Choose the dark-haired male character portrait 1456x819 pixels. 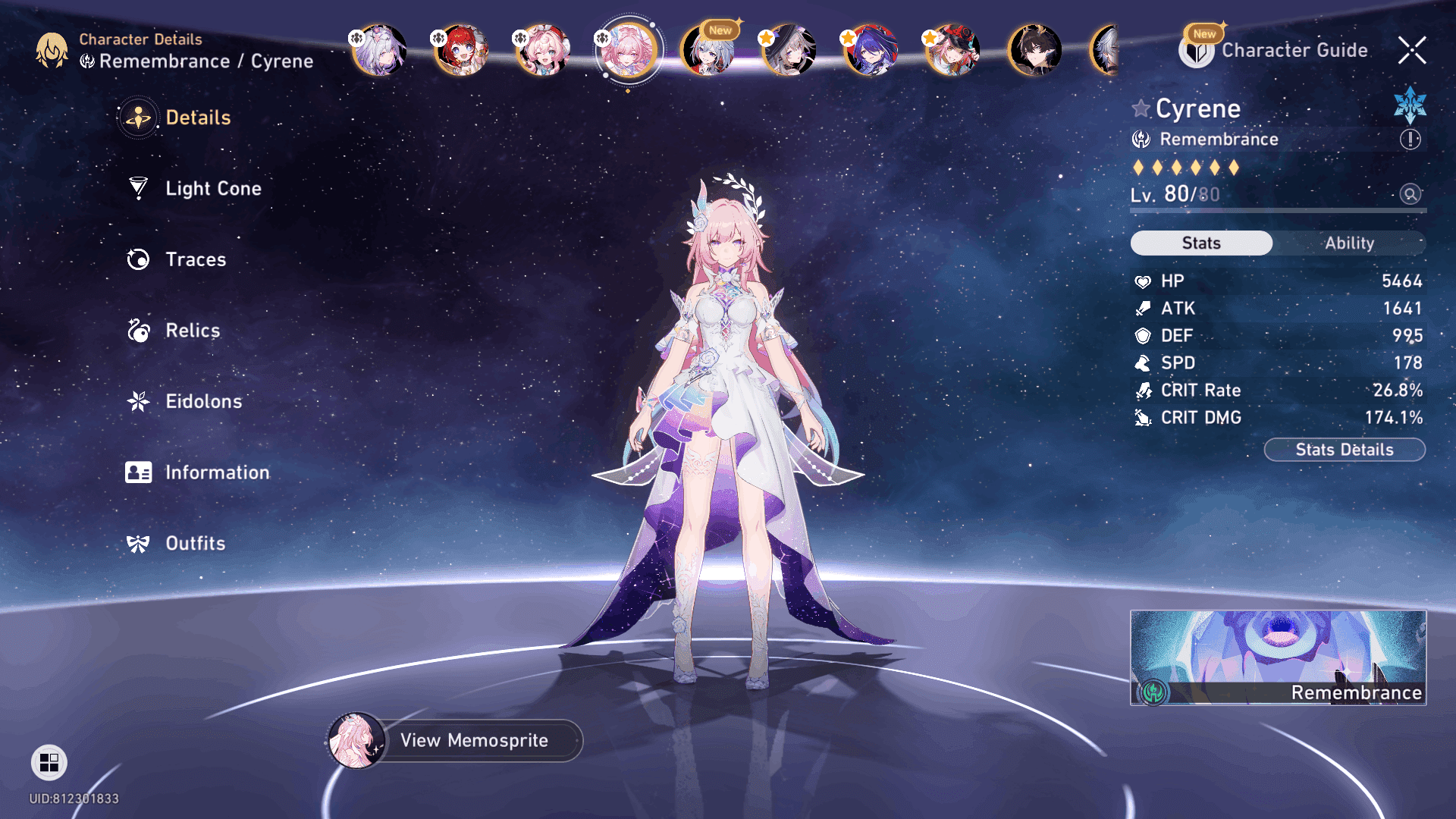click(x=1034, y=51)
